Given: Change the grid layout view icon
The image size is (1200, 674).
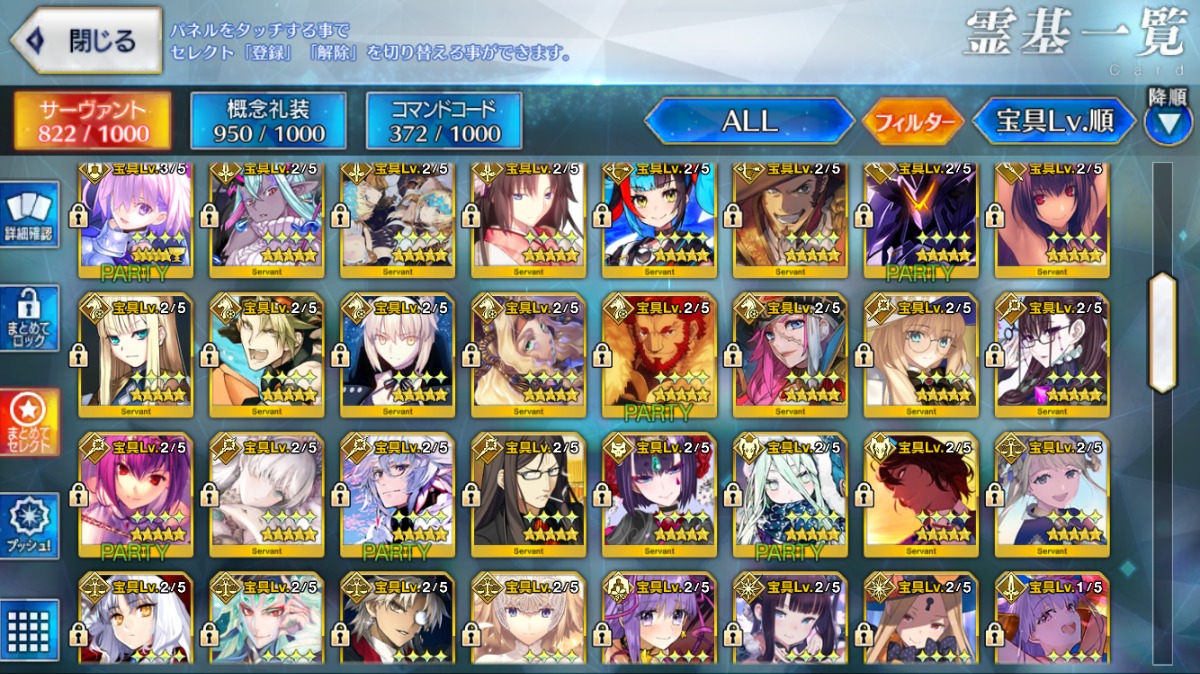Looking at the screenshot, I should pyautogui.click(x=30, y=630).
